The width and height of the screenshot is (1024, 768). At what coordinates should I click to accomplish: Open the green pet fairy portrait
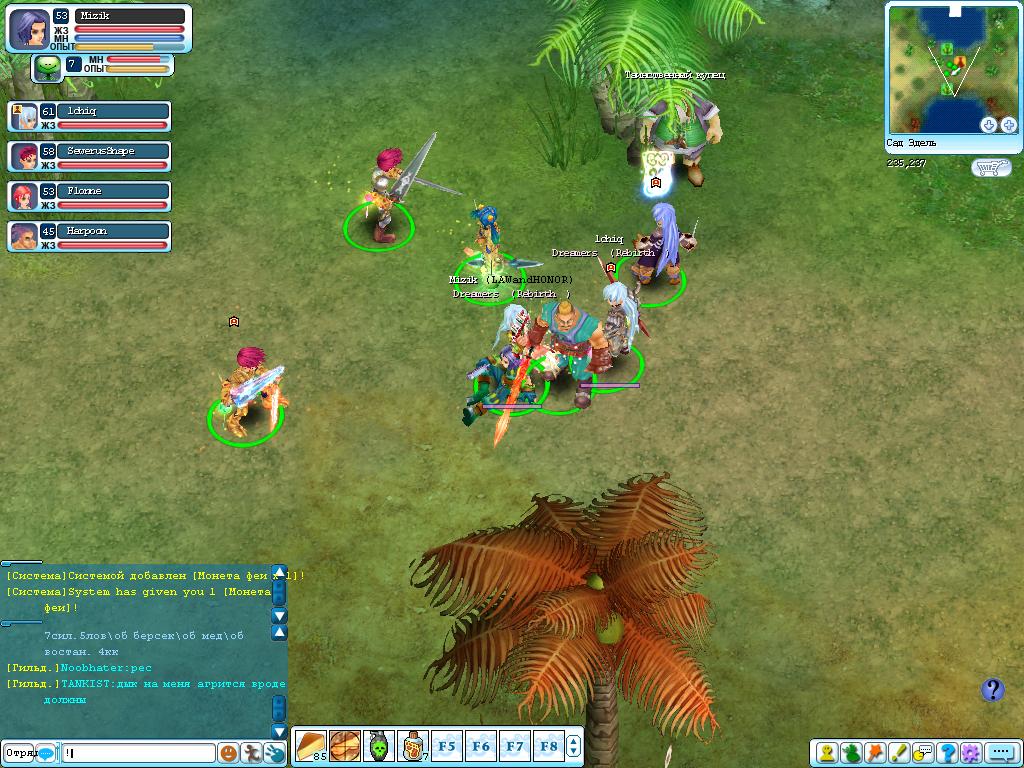[47, 67]
